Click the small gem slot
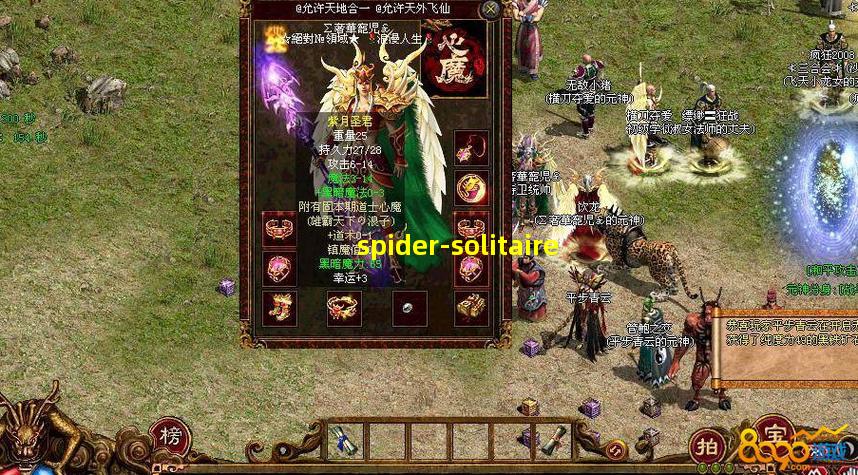The height and width of the screenshot is (475, 858). (408, 308)
